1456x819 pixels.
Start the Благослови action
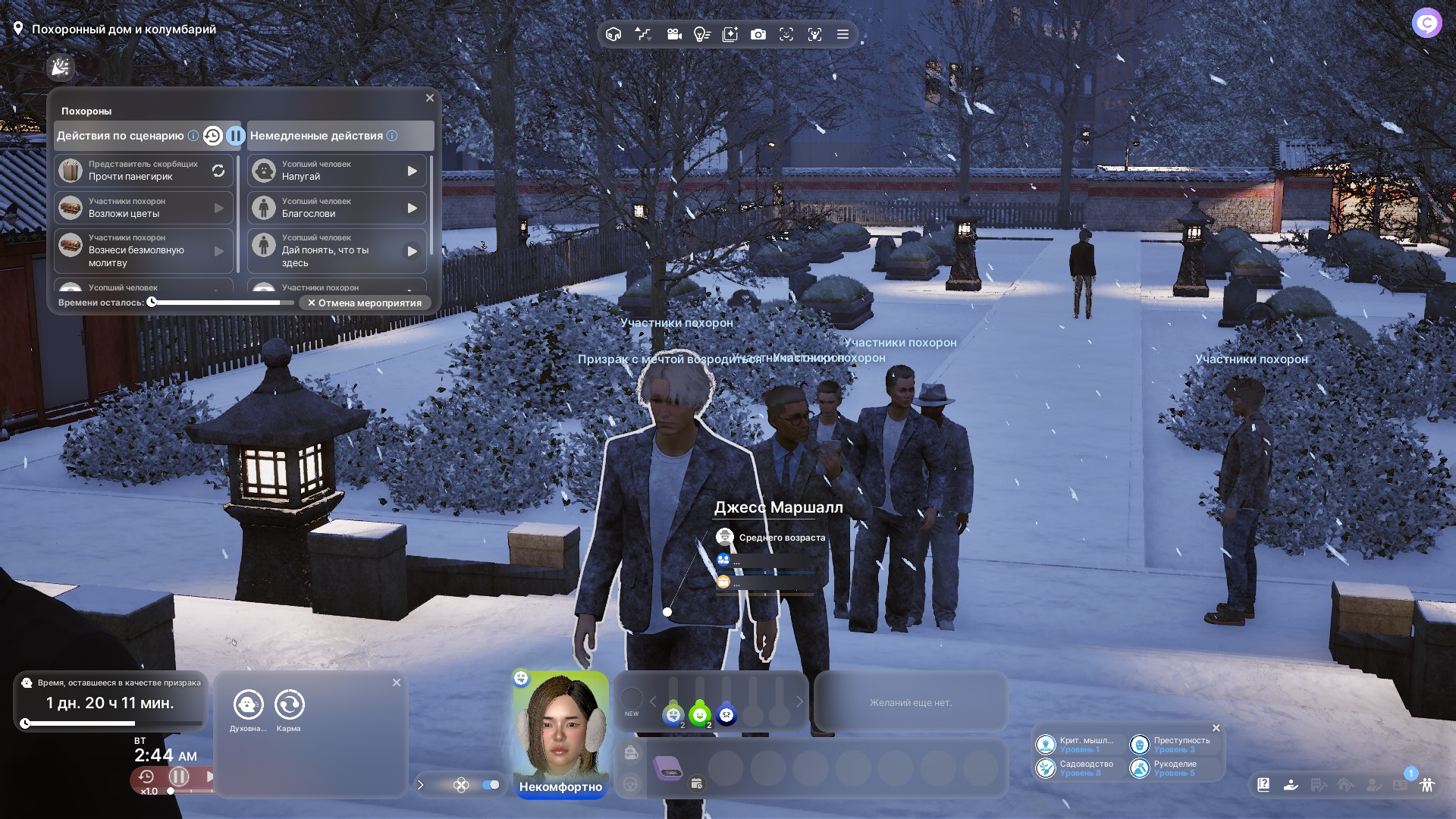(x=412, y=208)
